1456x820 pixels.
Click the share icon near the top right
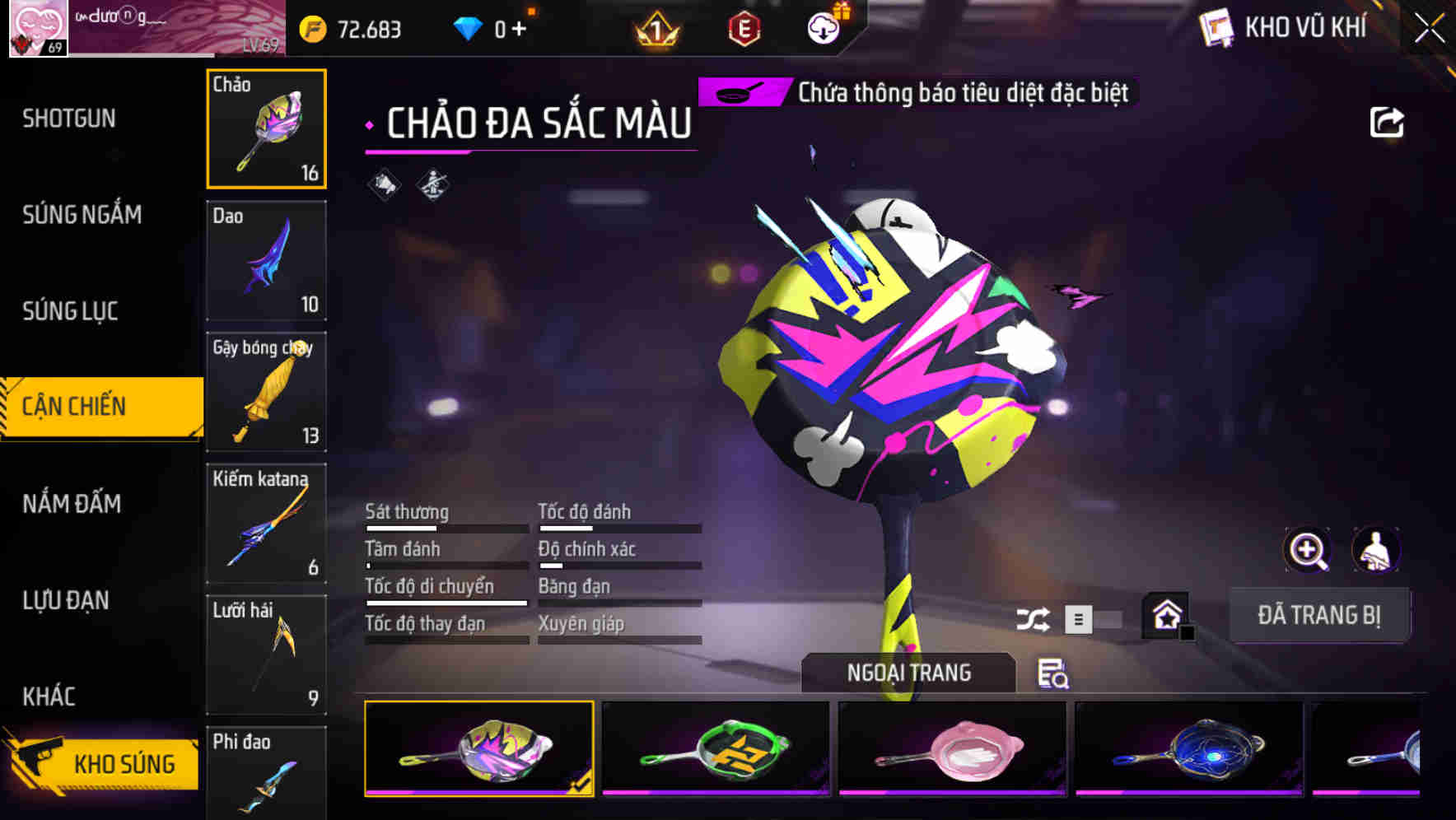tap(1388, 121)
